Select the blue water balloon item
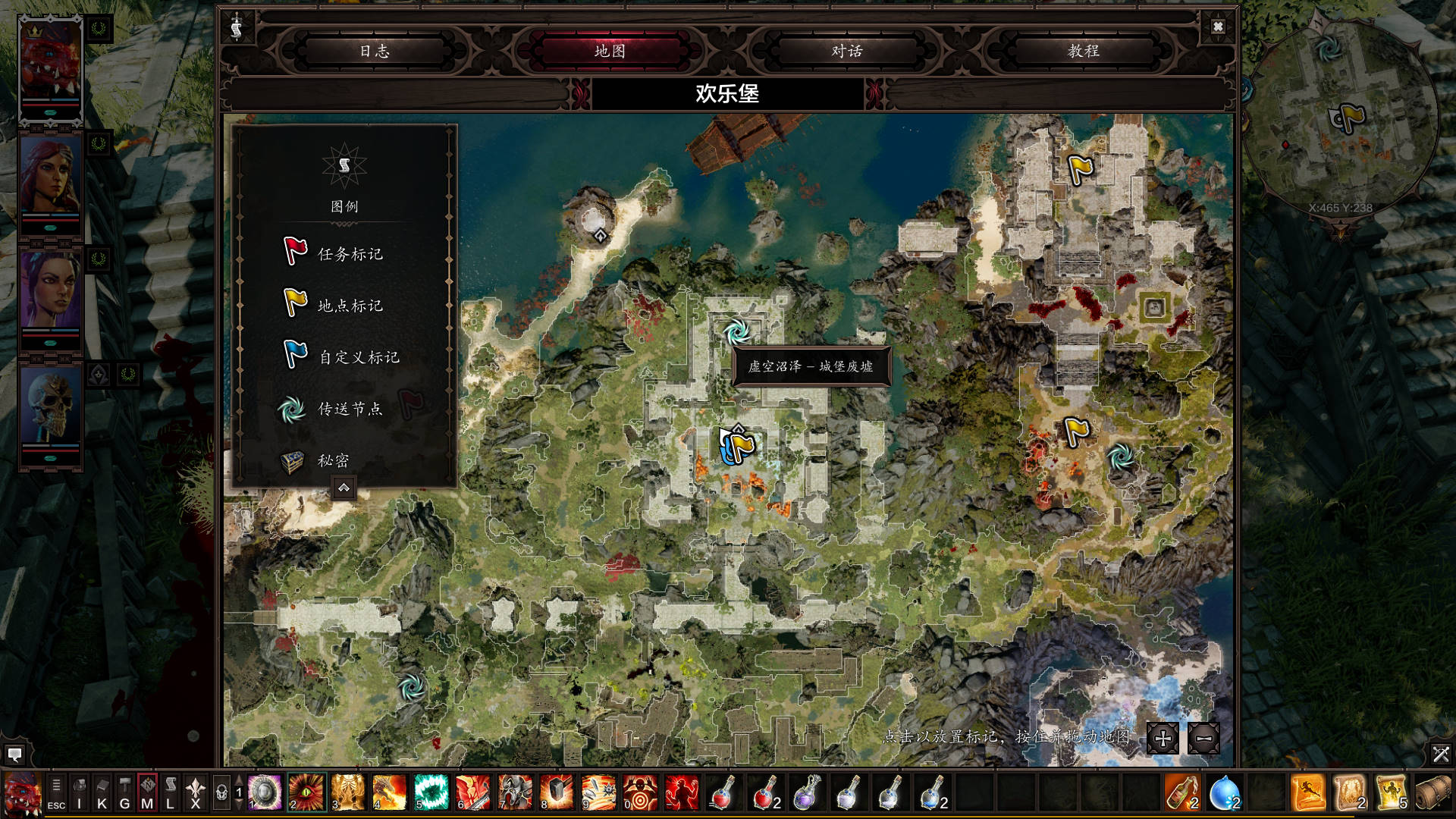This screenshot has width=1456, height=819. (x=1224, y=792)
